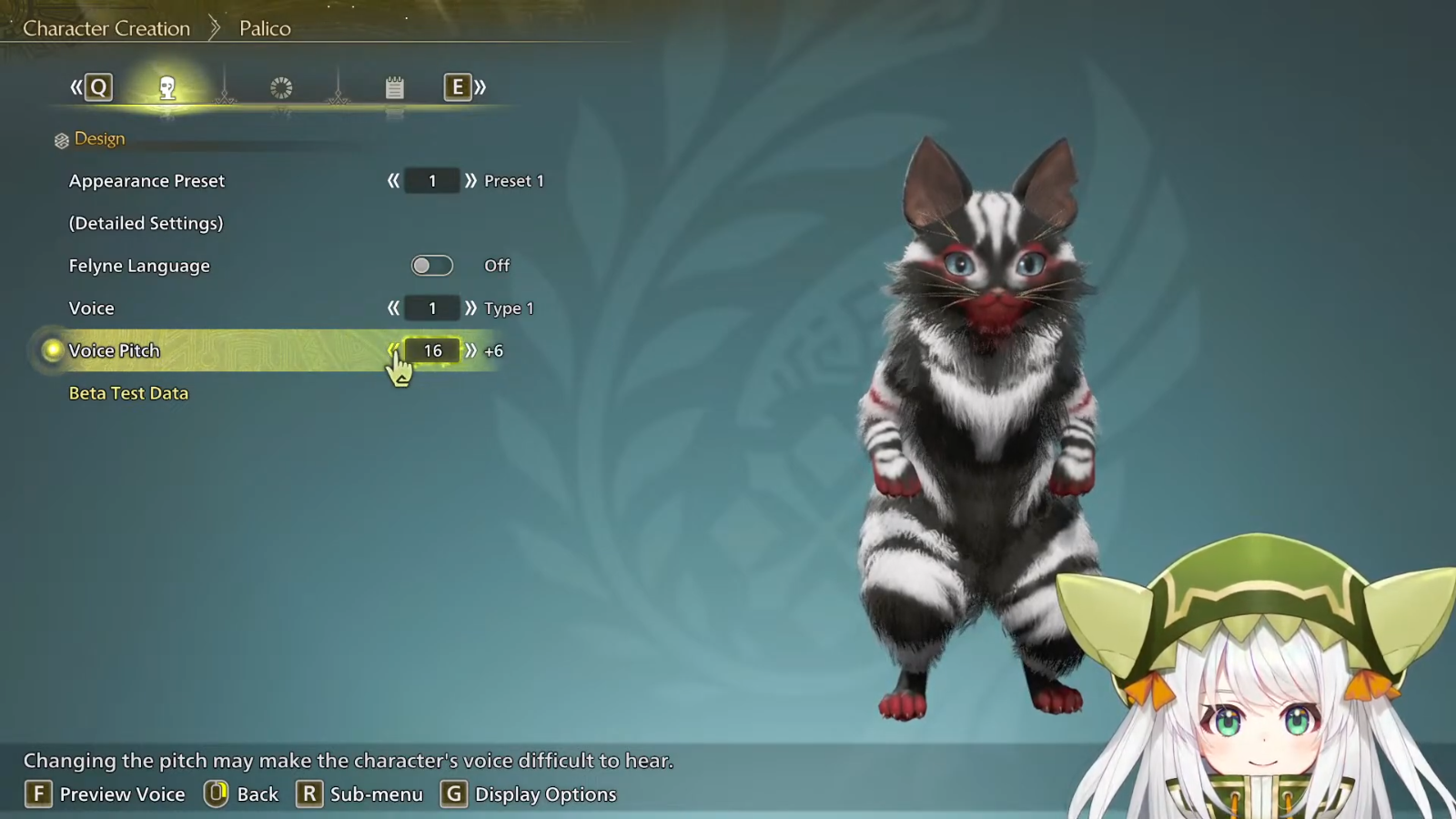Screen dimensions: 1456x819
Task: Click the Character Creation breadcrumb
Action: pyautogui.click(x=106, y=28)
